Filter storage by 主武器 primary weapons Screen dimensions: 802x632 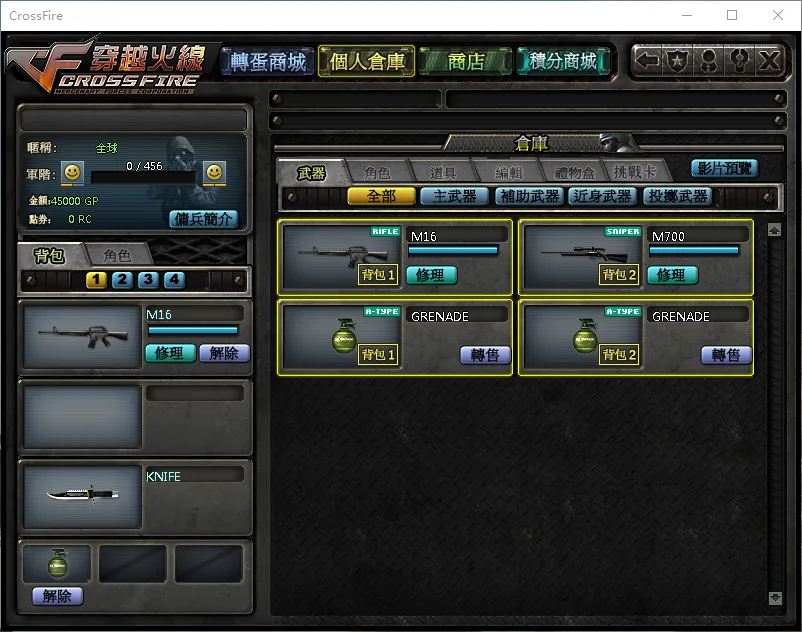tap(454, 197)
